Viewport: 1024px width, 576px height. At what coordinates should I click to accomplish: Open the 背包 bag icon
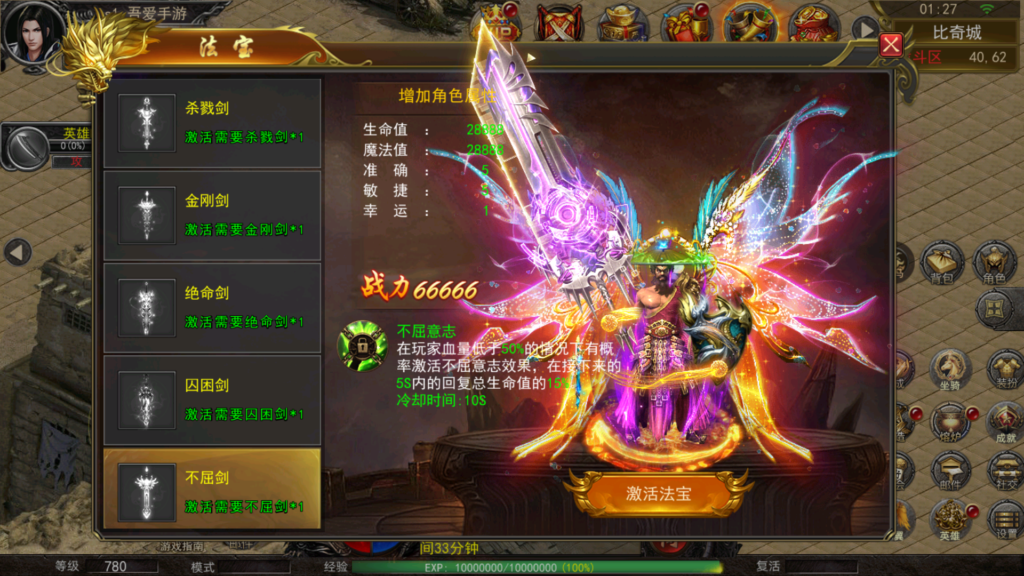point(943,262)
